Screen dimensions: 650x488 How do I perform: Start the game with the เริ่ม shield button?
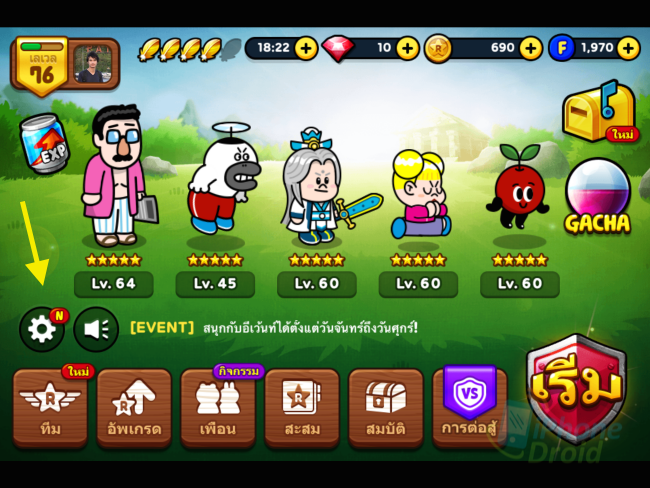click(576, 387)
